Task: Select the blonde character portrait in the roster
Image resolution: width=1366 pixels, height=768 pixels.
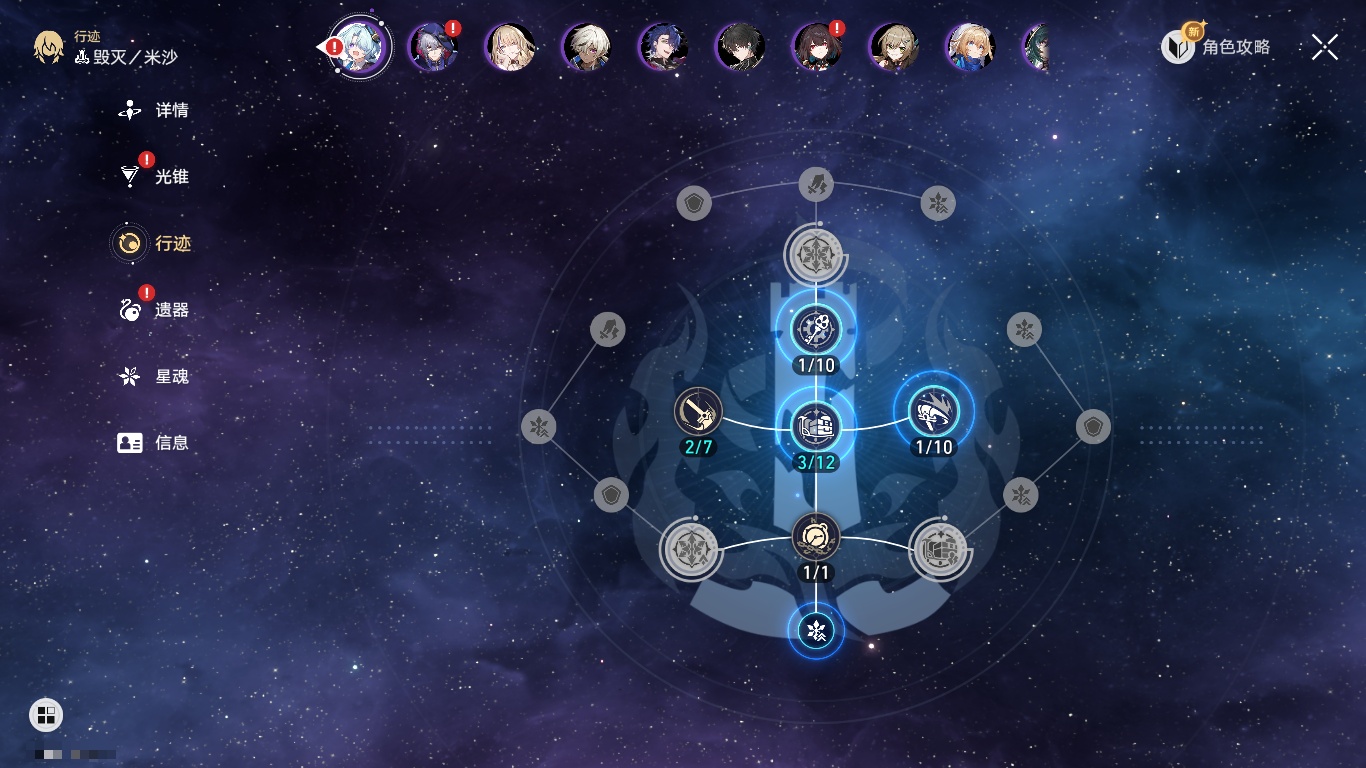Action: pos(510,47)
